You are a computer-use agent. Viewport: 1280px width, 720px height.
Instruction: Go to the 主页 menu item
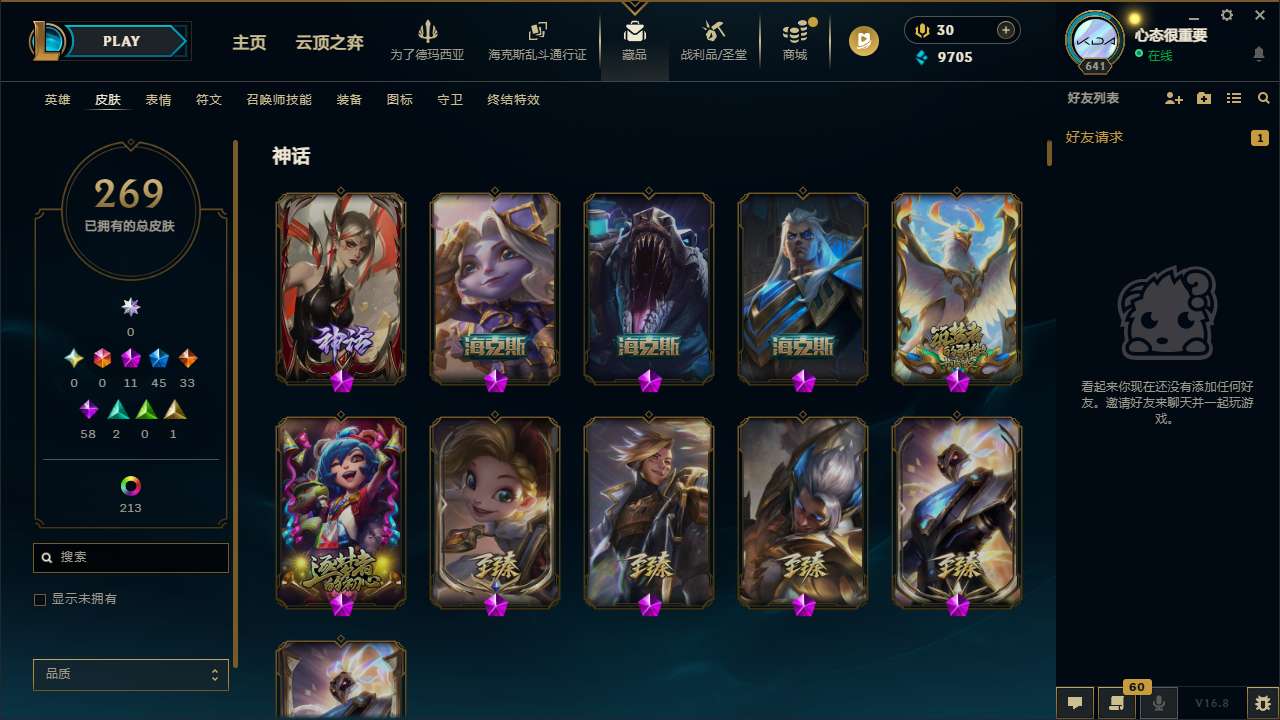point(248,43)
